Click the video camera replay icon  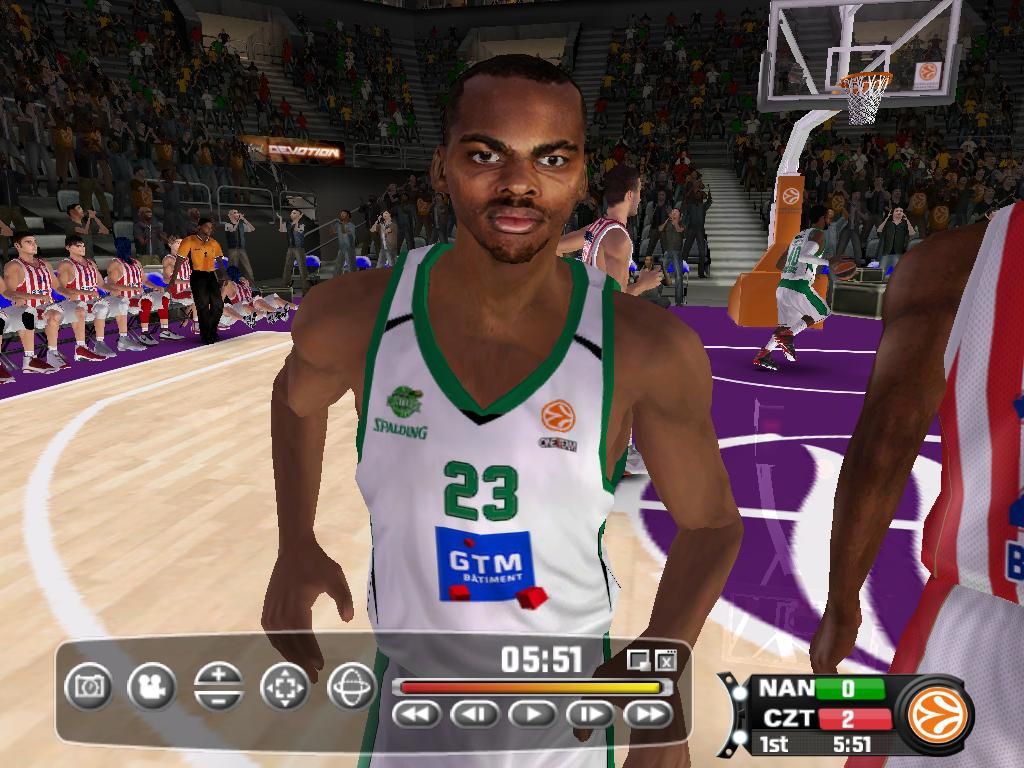152,686
